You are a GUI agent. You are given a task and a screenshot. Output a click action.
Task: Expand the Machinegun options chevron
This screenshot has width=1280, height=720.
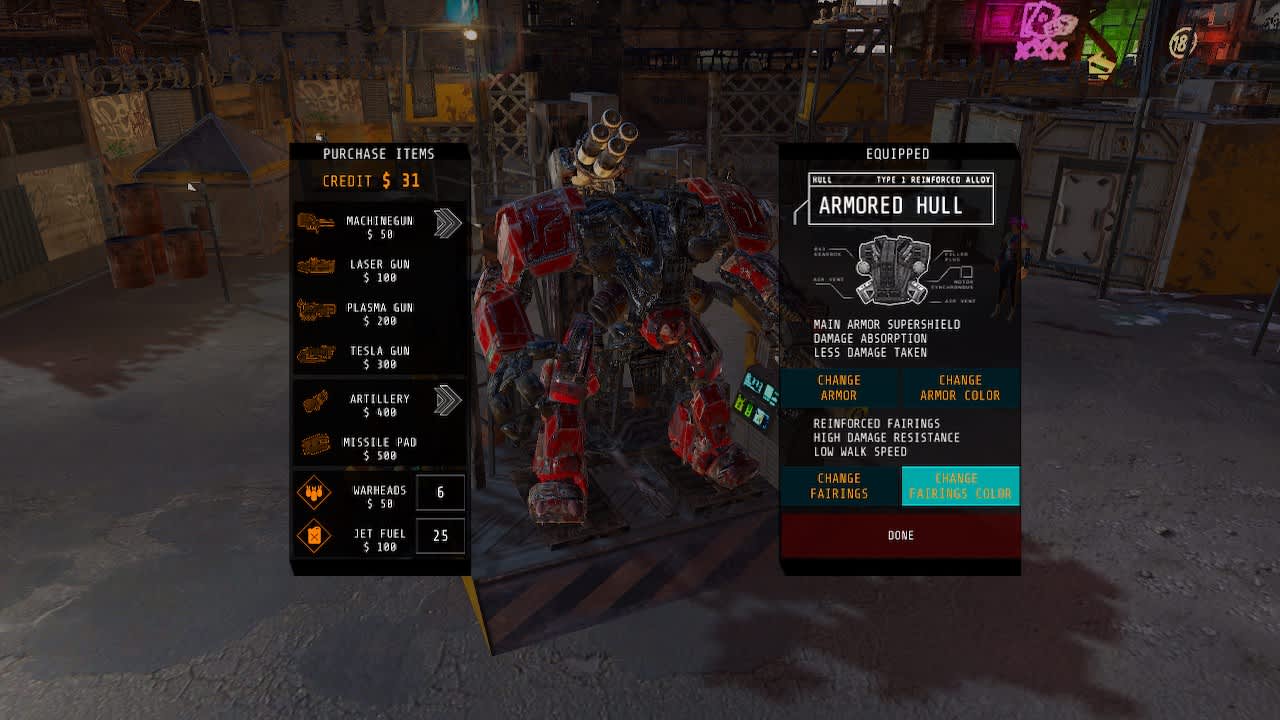(x=447, y=222)
